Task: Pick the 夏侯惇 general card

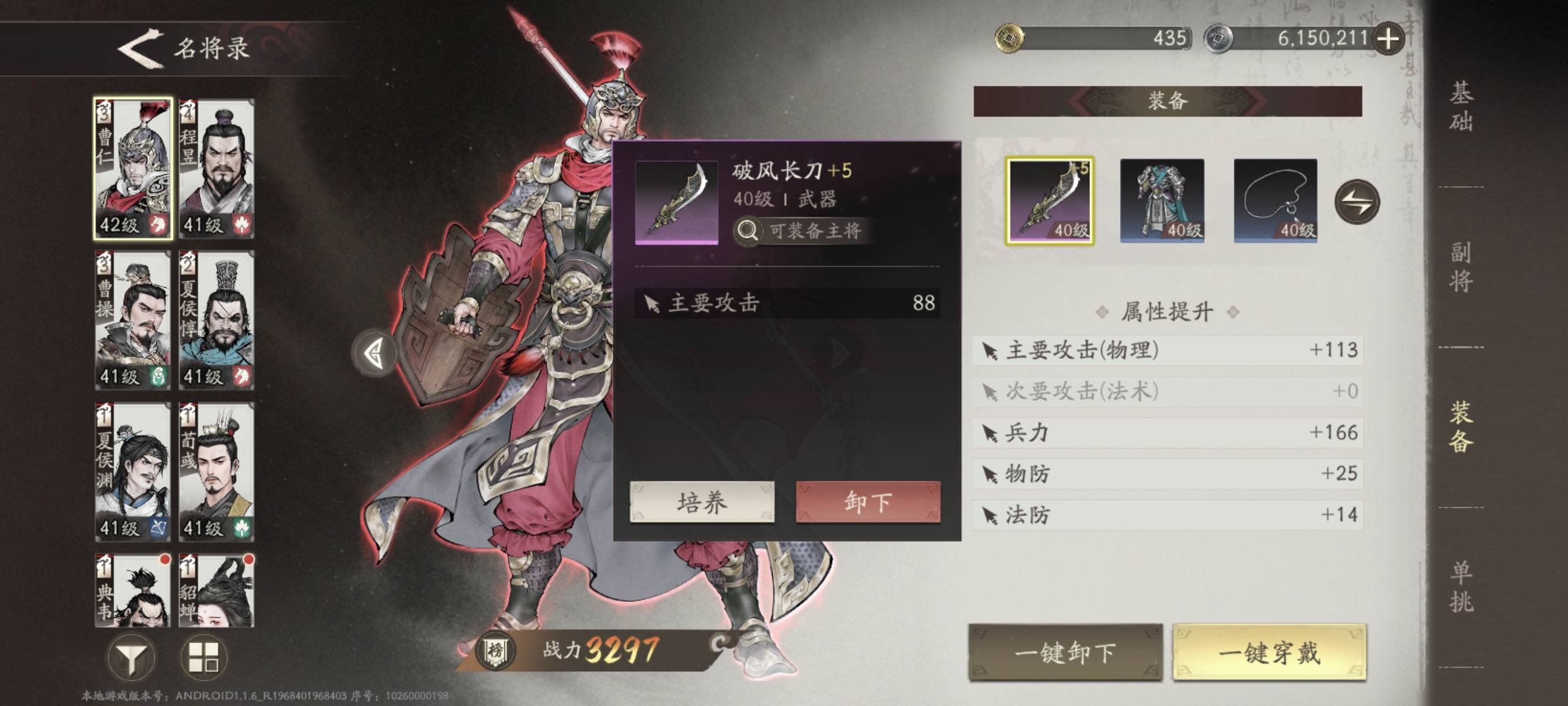Action: [216, 319]
